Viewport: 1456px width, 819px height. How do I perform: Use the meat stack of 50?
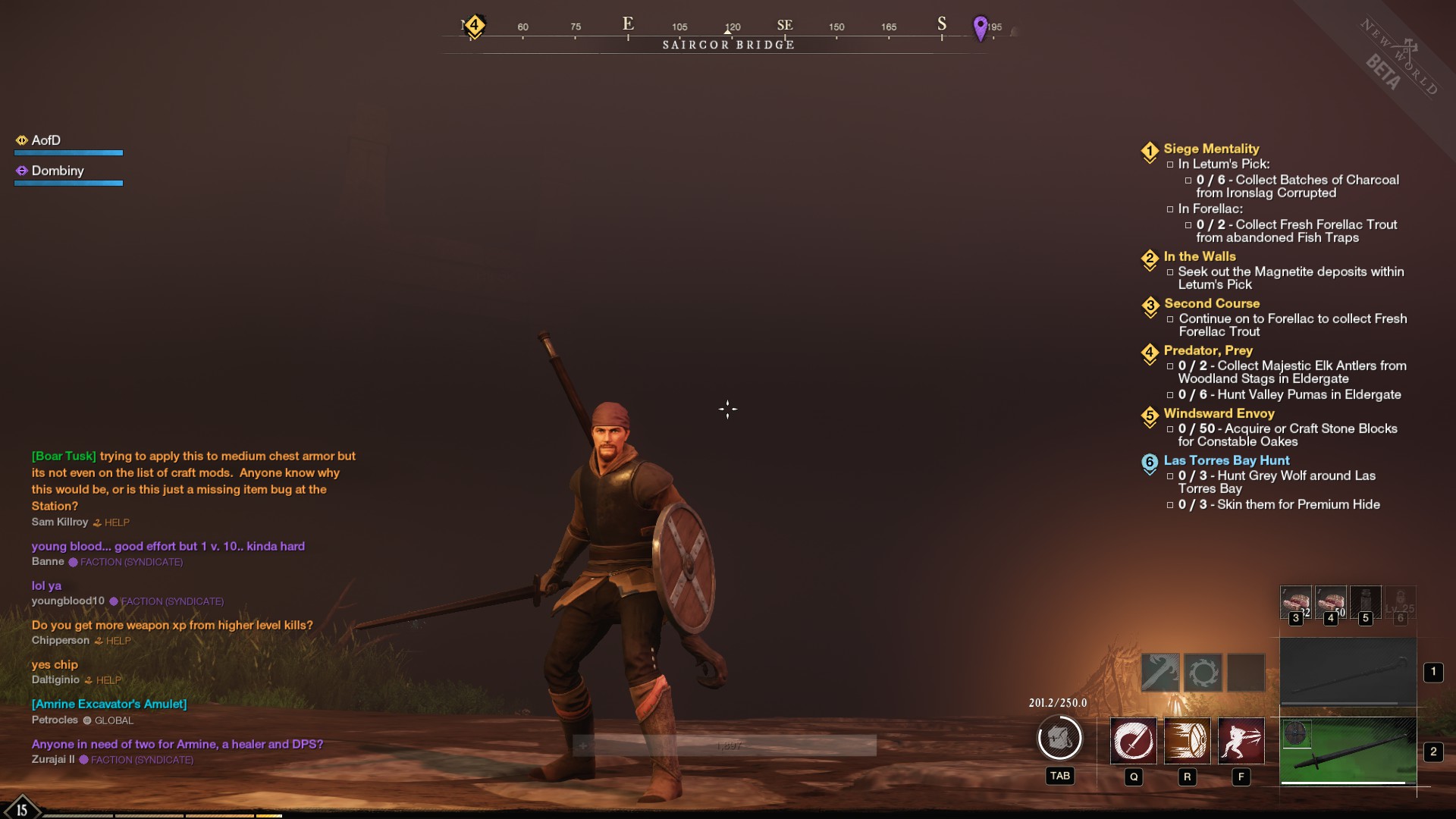point(1330,602)
